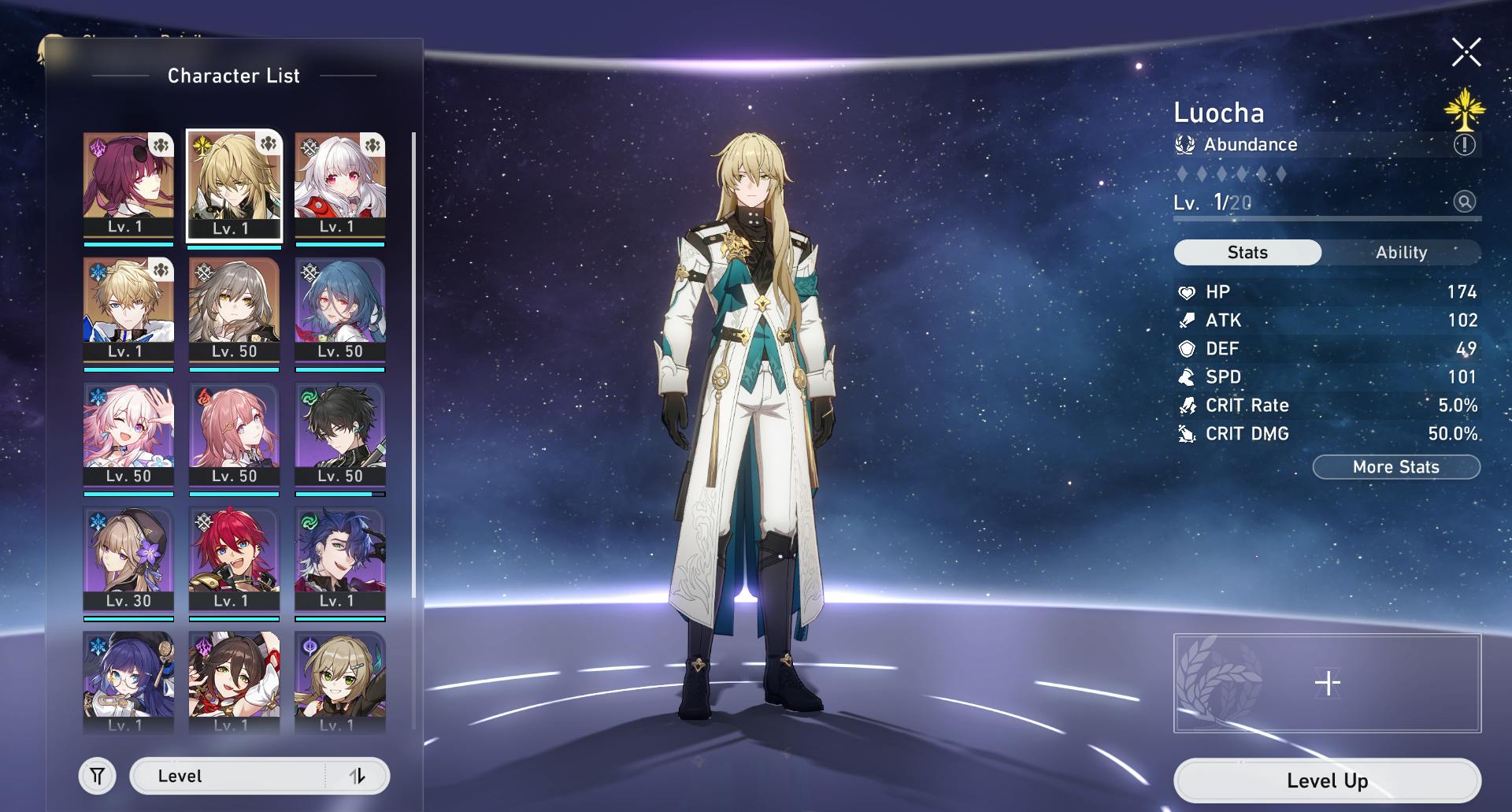Open level preview magnifier icon
The height and width of the screenshot is (812, 1512).
click(1464, 202)
